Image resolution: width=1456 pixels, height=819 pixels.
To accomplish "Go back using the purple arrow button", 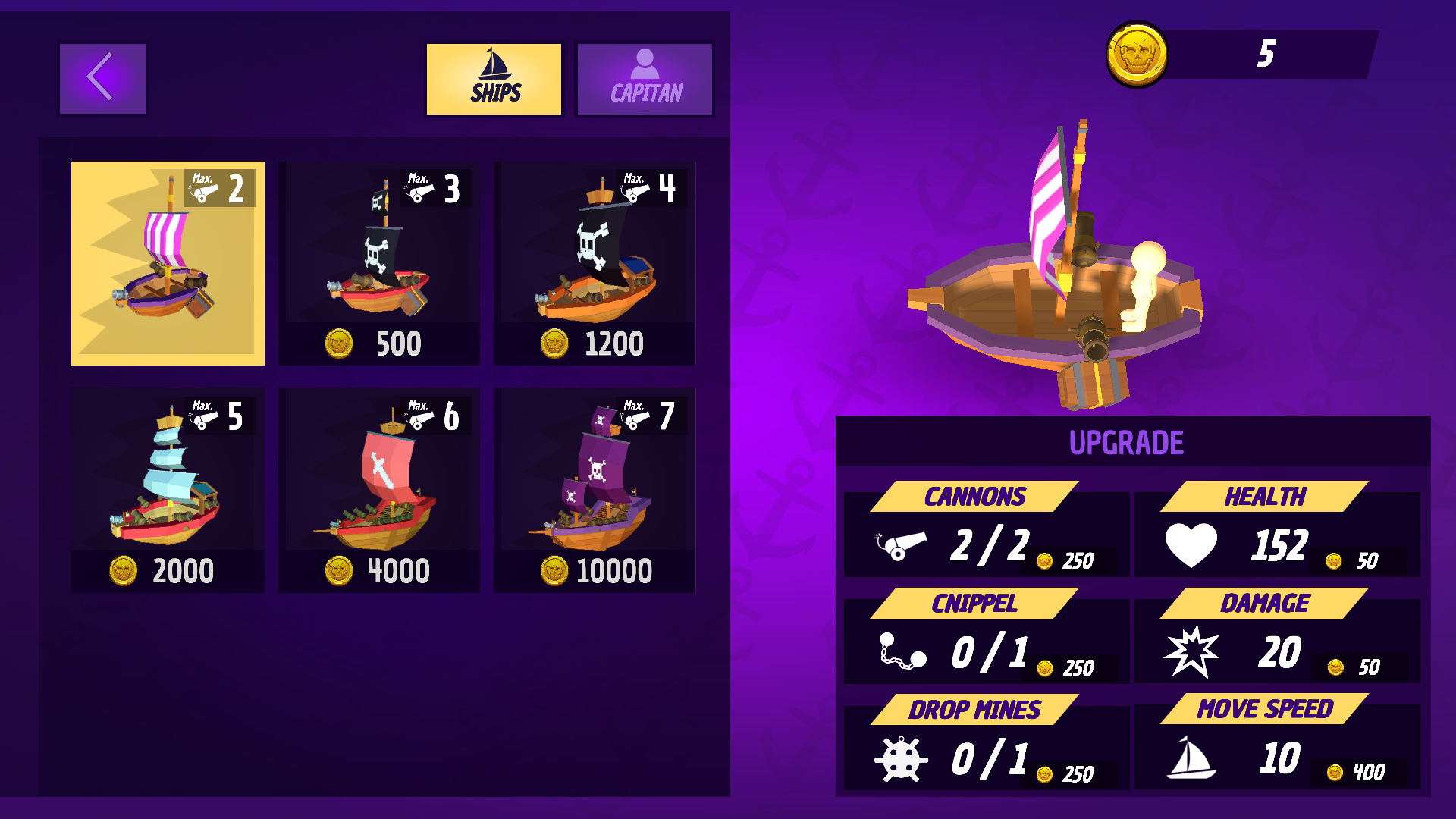I will click(x=102, y=79).
